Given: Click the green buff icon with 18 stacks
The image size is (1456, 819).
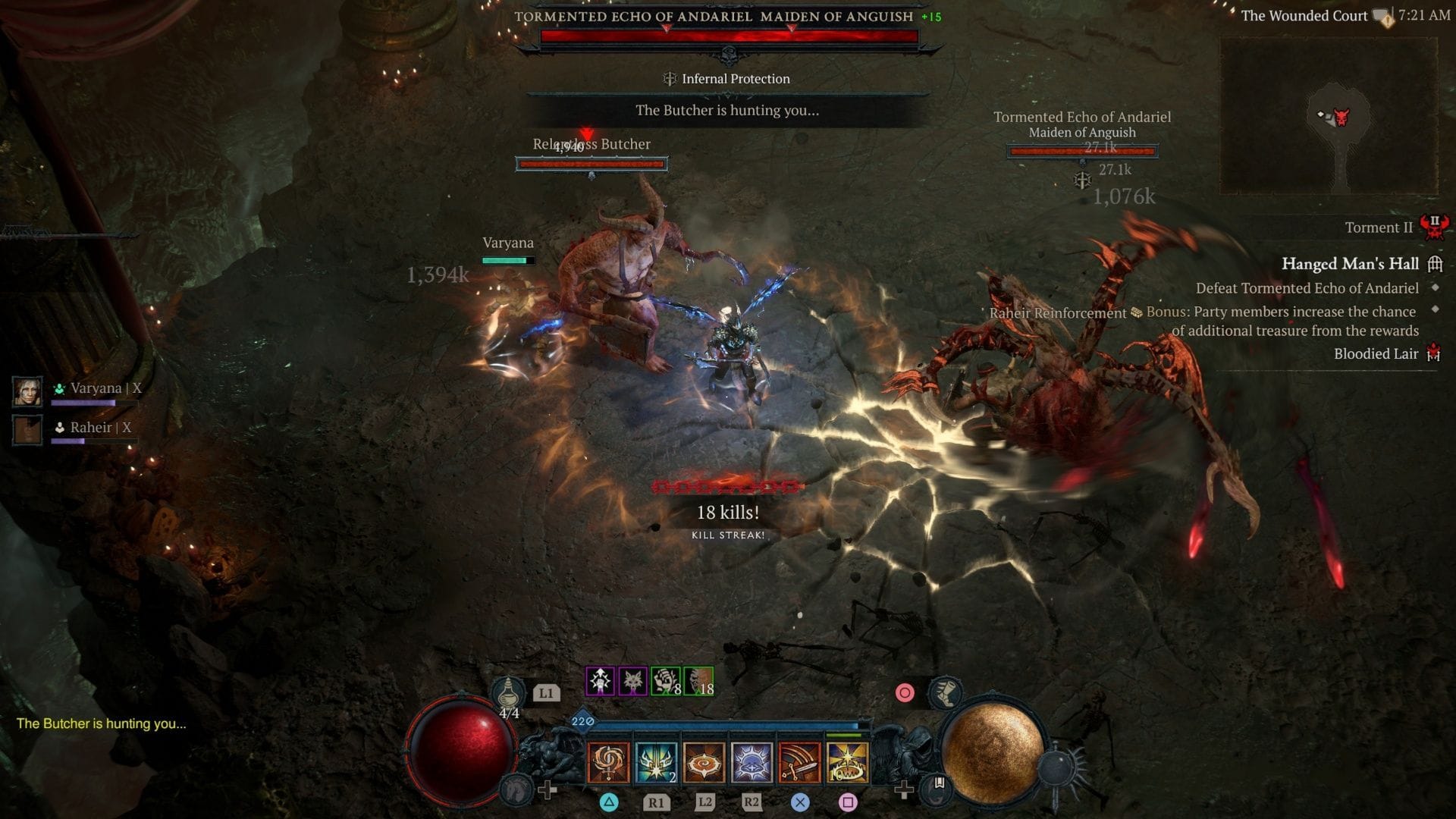Looking at the screenshot, I should click(x=698, y=682).
